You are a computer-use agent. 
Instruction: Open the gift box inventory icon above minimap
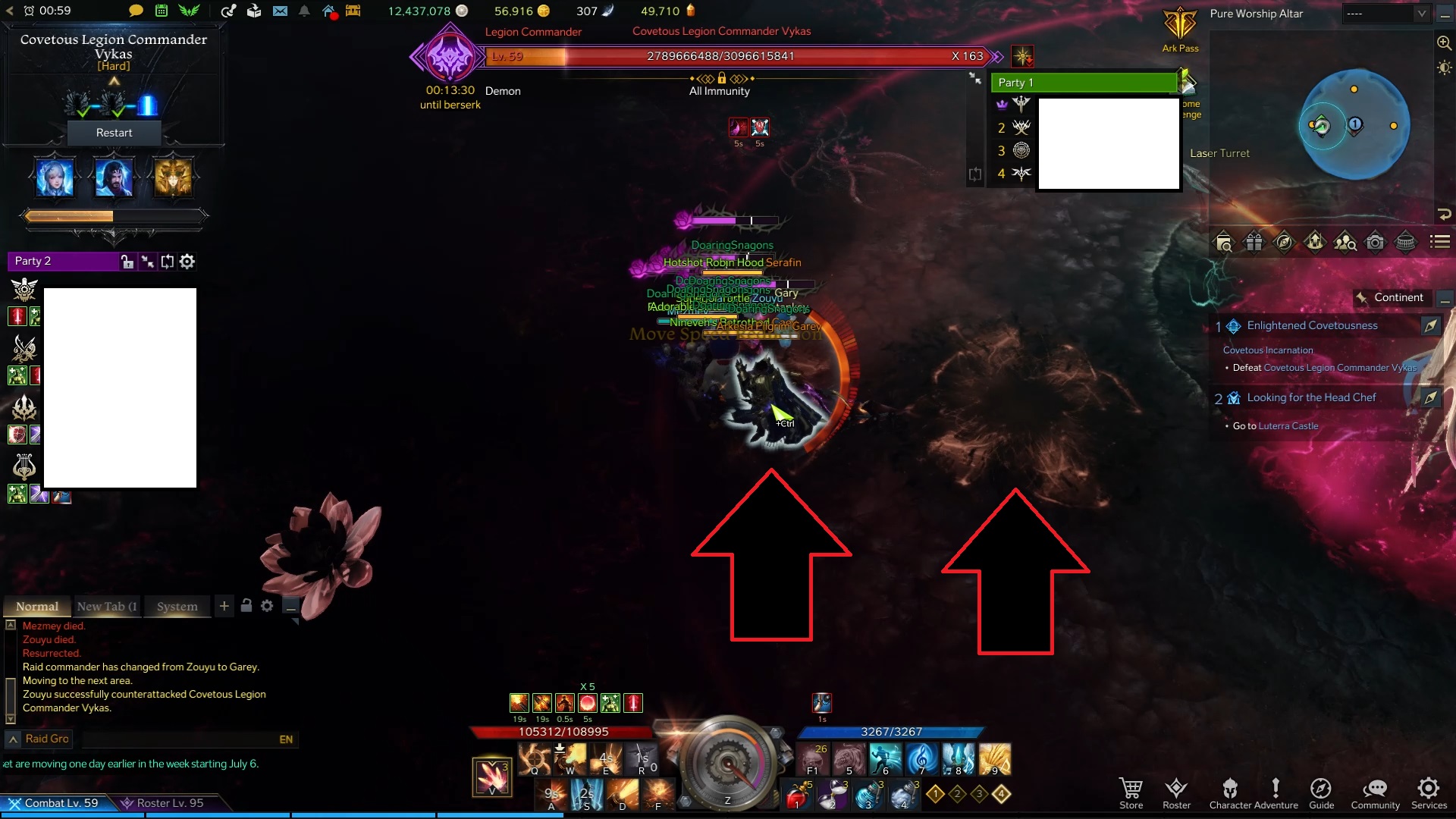pyautogui.click(x=1254, y=242)
